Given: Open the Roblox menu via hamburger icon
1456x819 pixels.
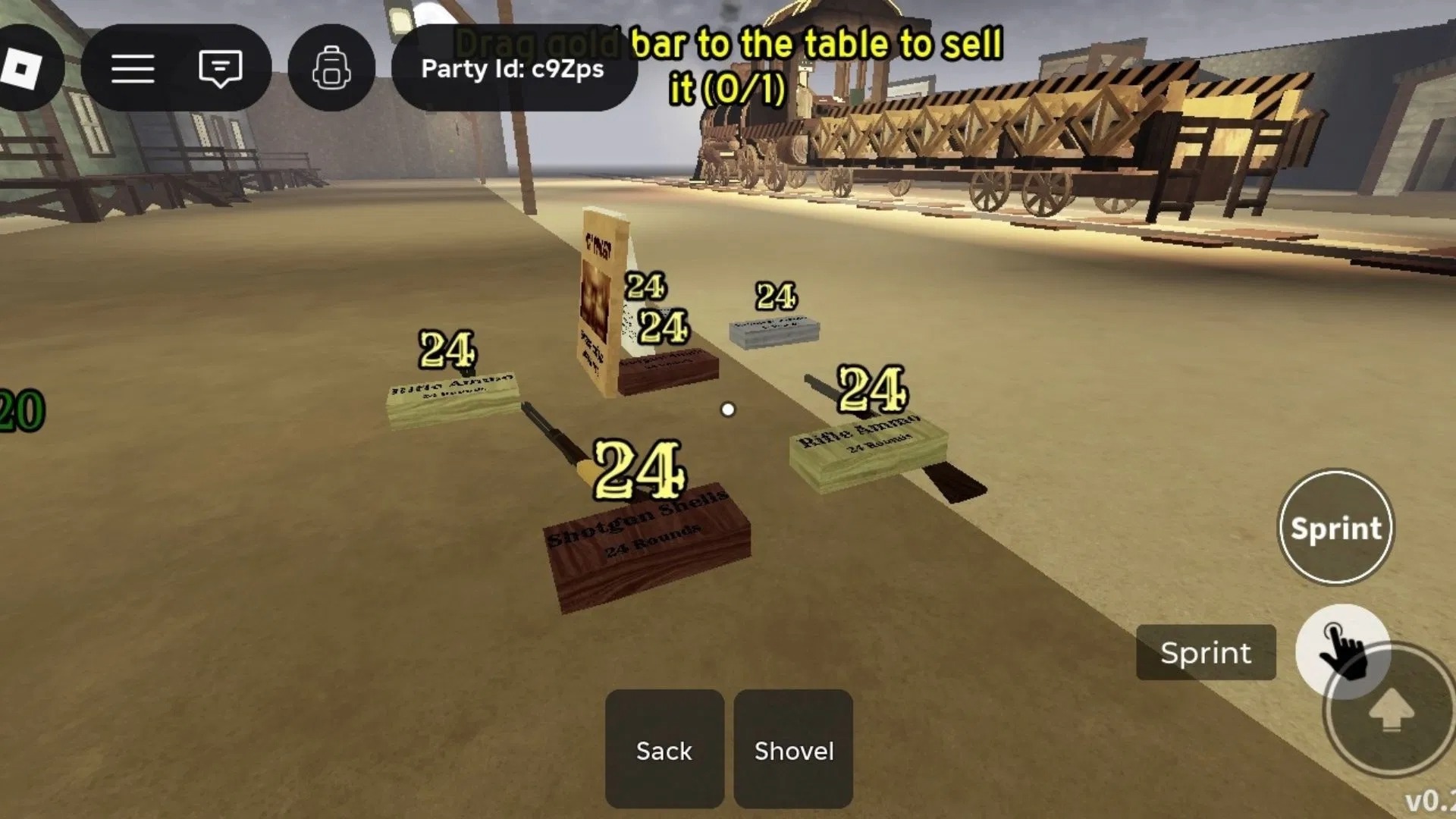Looking at the screenshot, I should point(133,68).
